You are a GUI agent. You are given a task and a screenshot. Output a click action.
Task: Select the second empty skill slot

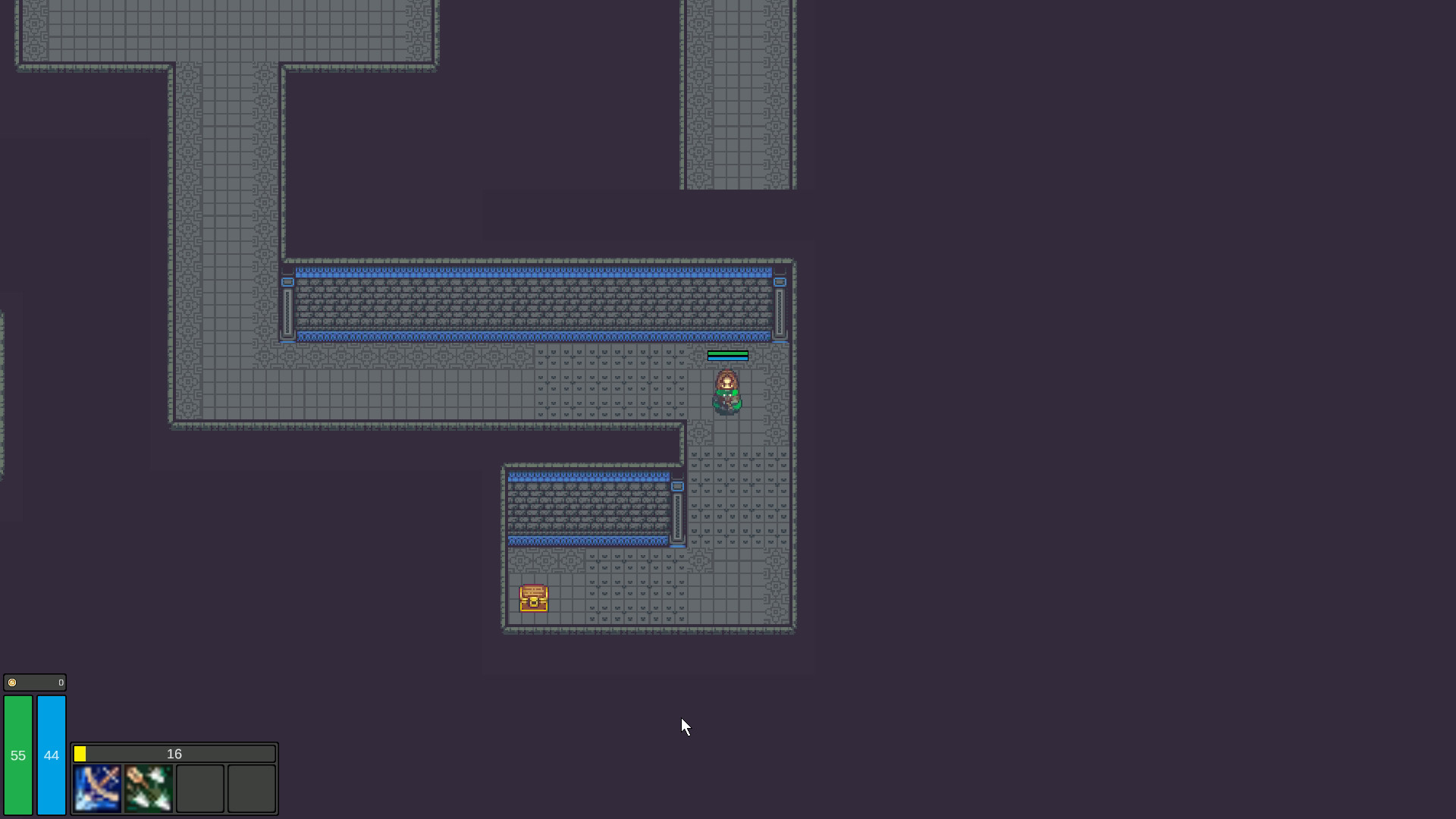(250, 788)
